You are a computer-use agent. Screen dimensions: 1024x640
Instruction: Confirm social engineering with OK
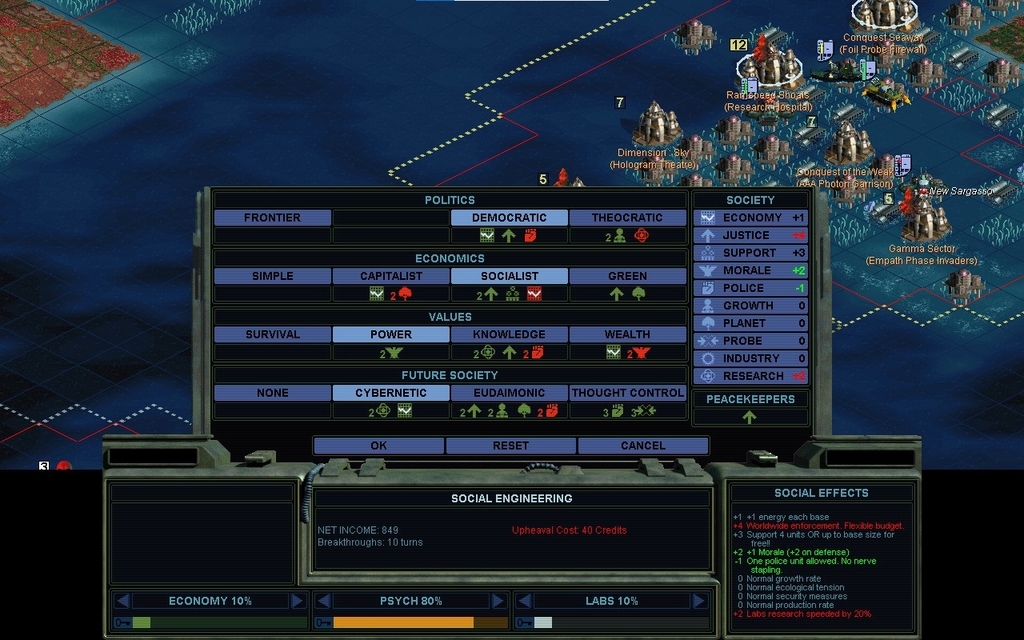pos(378,446)
